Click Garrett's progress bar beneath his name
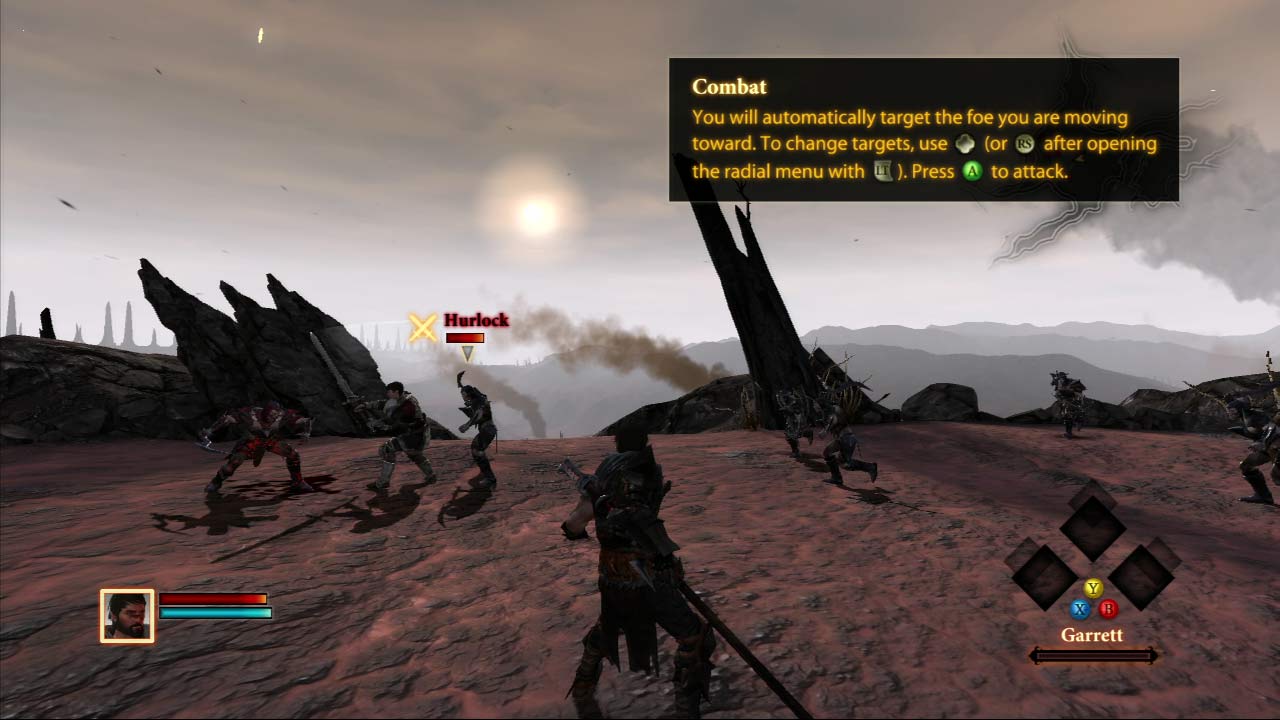 1093,655
